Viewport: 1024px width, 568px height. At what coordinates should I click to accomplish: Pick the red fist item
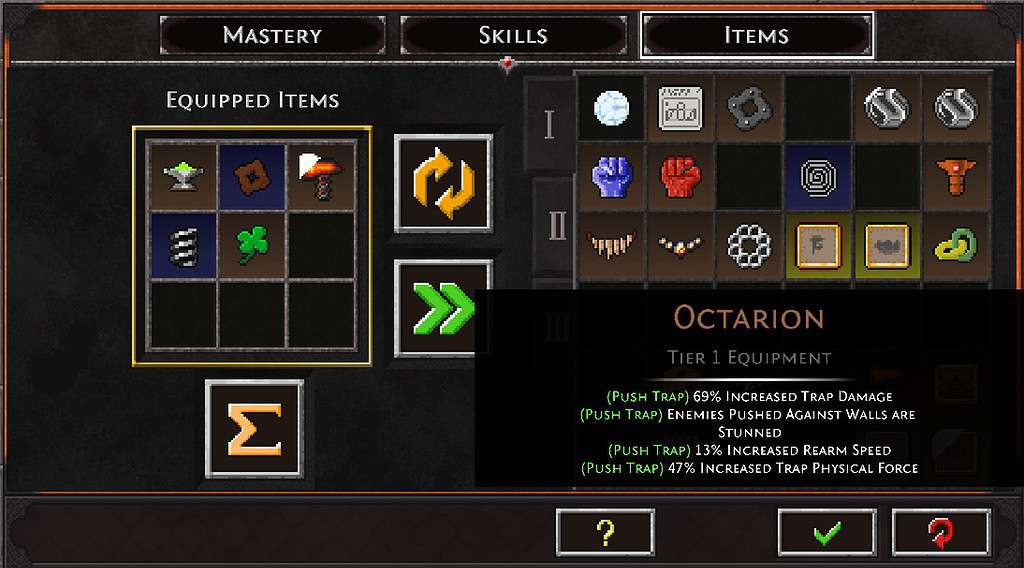pyautogui.click(x=680, y=177)
